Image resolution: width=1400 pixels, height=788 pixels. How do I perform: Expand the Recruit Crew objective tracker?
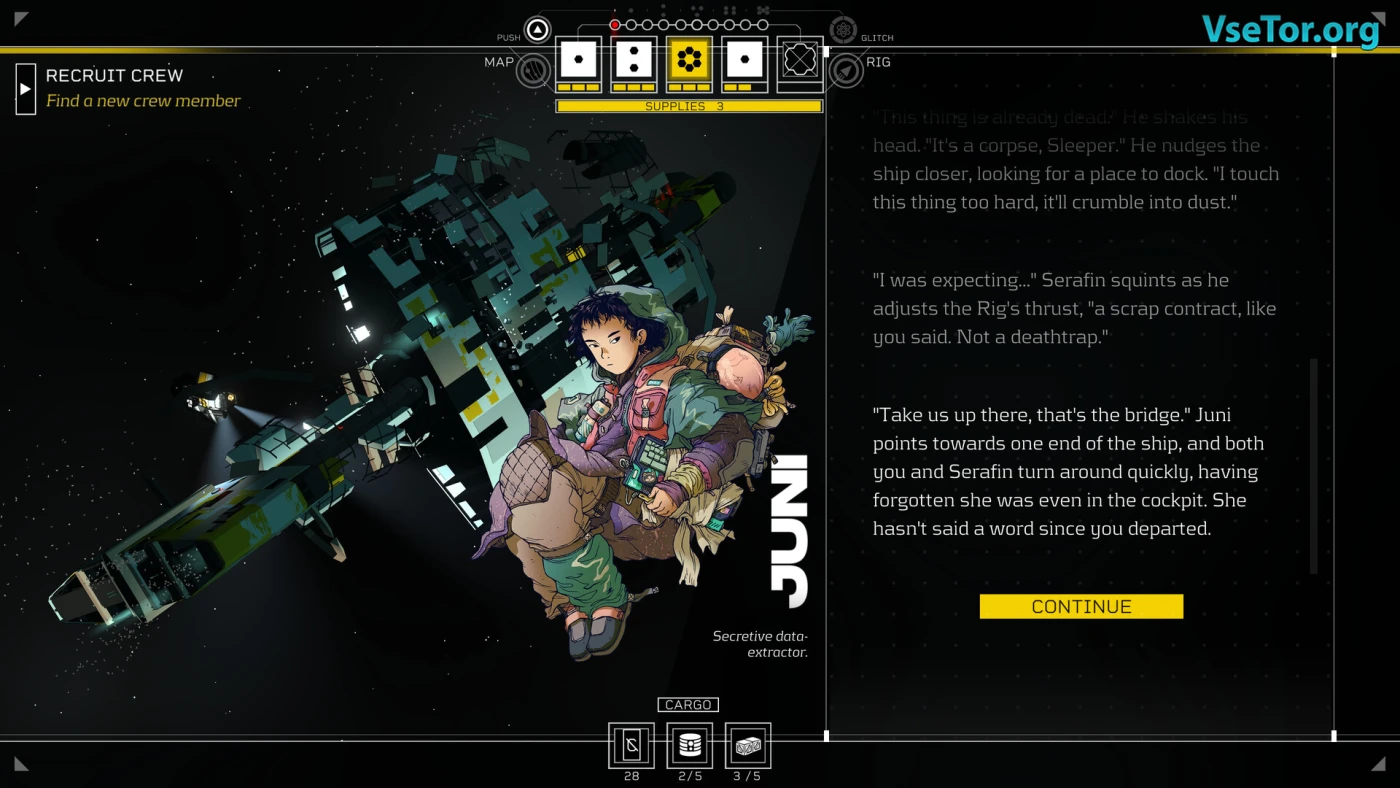click(26, 89)
